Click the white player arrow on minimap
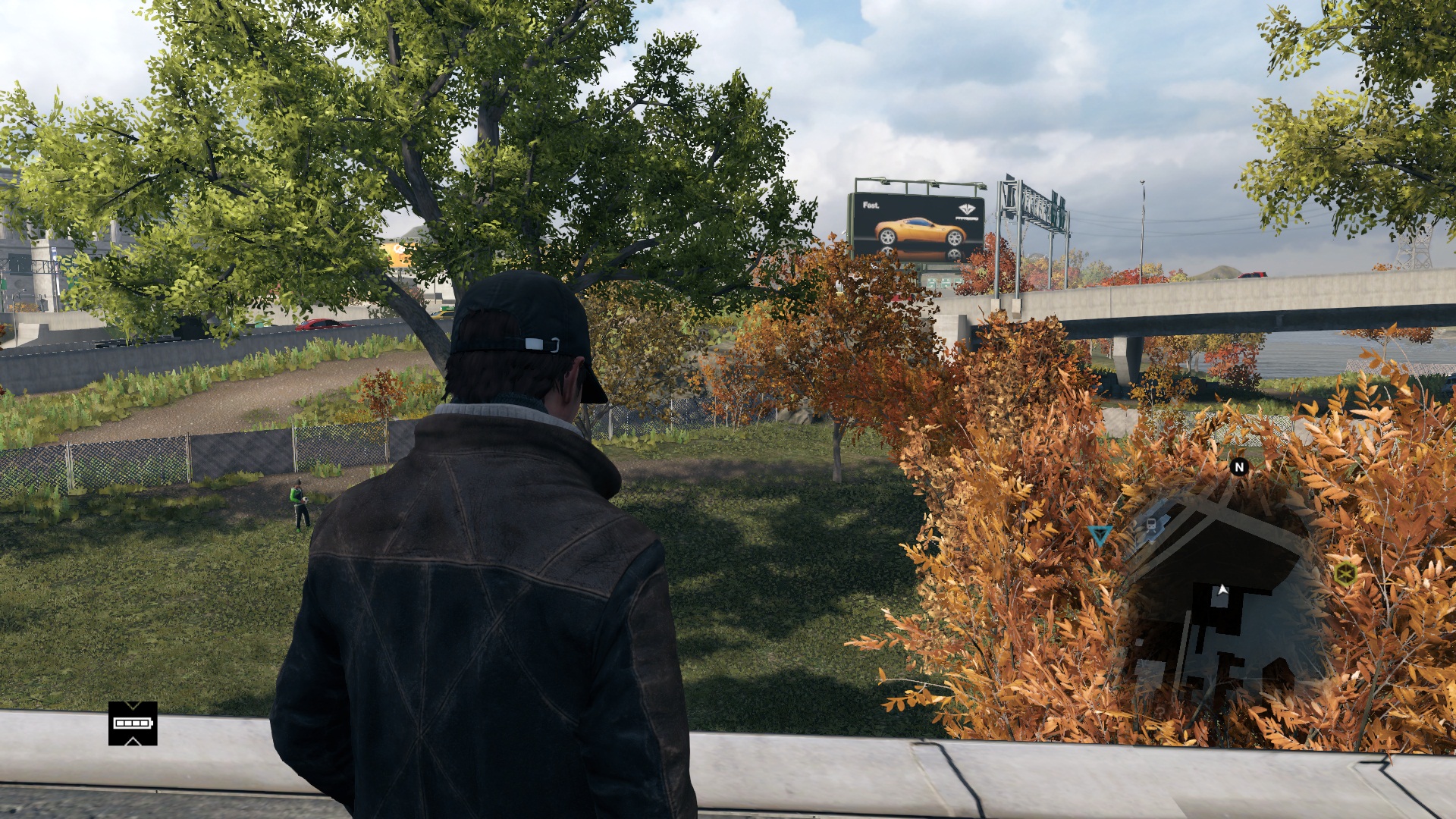The image size is (1456, 819). coord(1222,590)
